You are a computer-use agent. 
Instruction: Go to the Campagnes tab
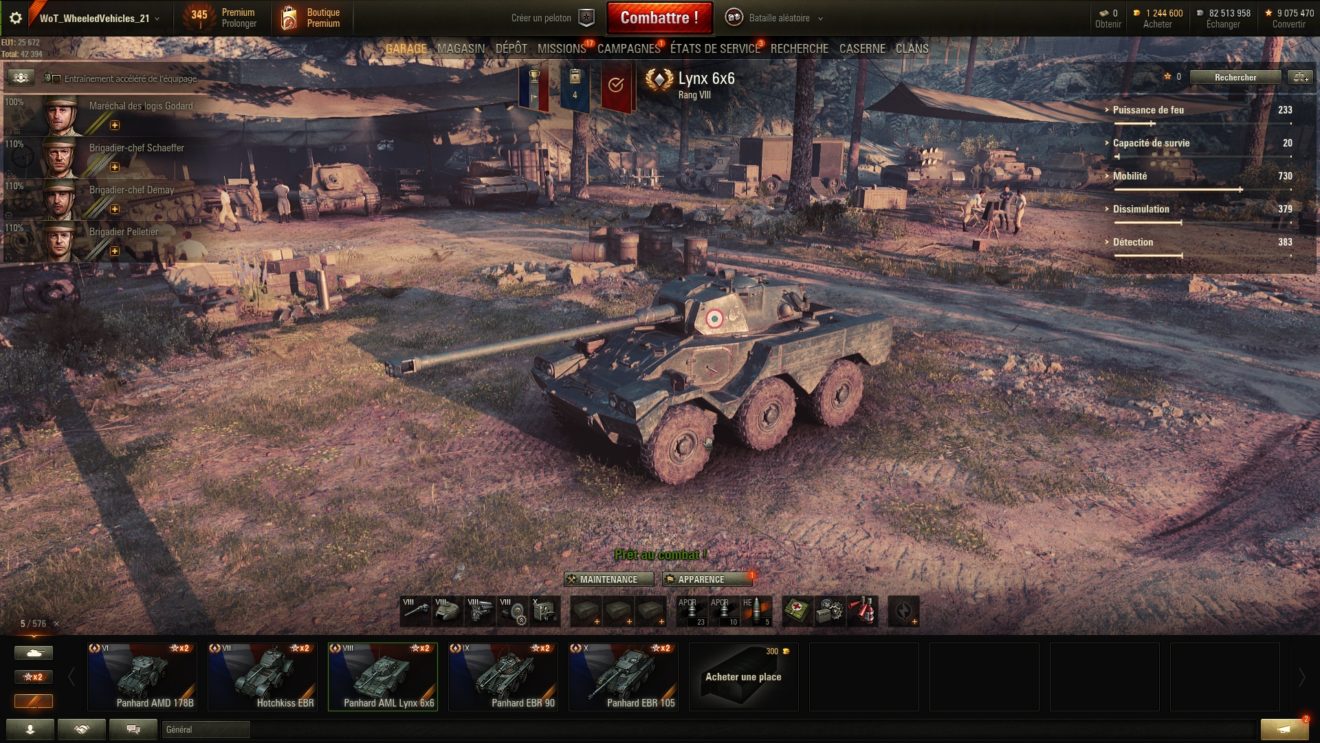point(628,48)
